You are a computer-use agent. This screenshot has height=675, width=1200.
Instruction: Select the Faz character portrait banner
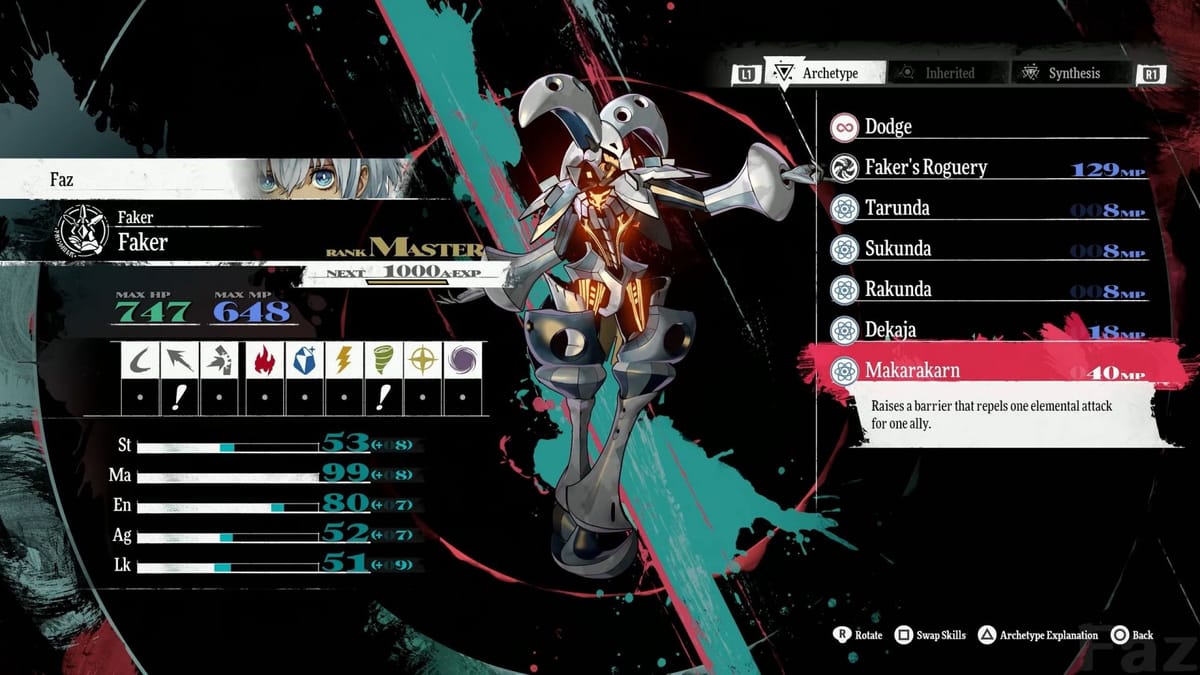pos(200,180)
